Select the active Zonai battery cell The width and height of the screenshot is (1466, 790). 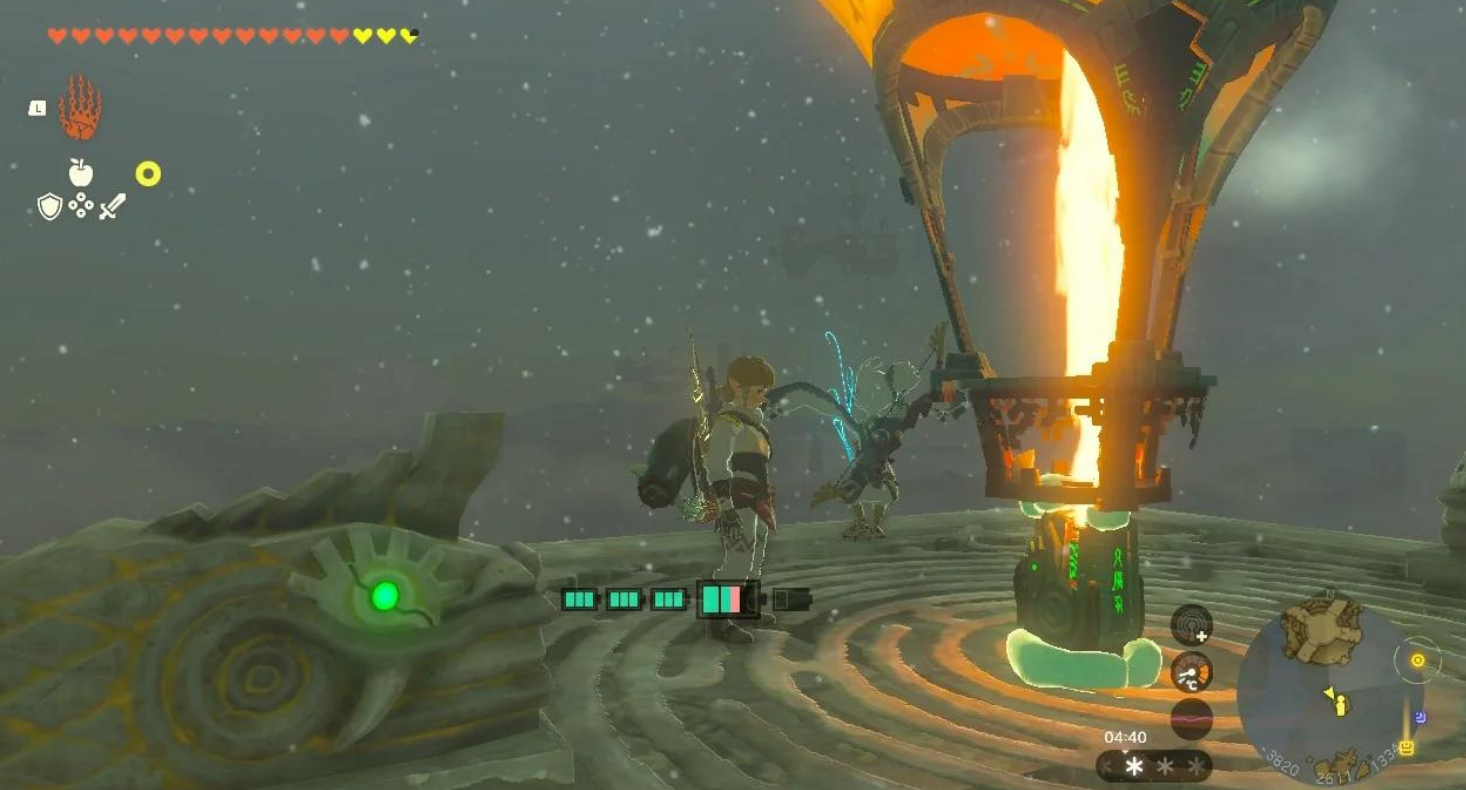728,599
